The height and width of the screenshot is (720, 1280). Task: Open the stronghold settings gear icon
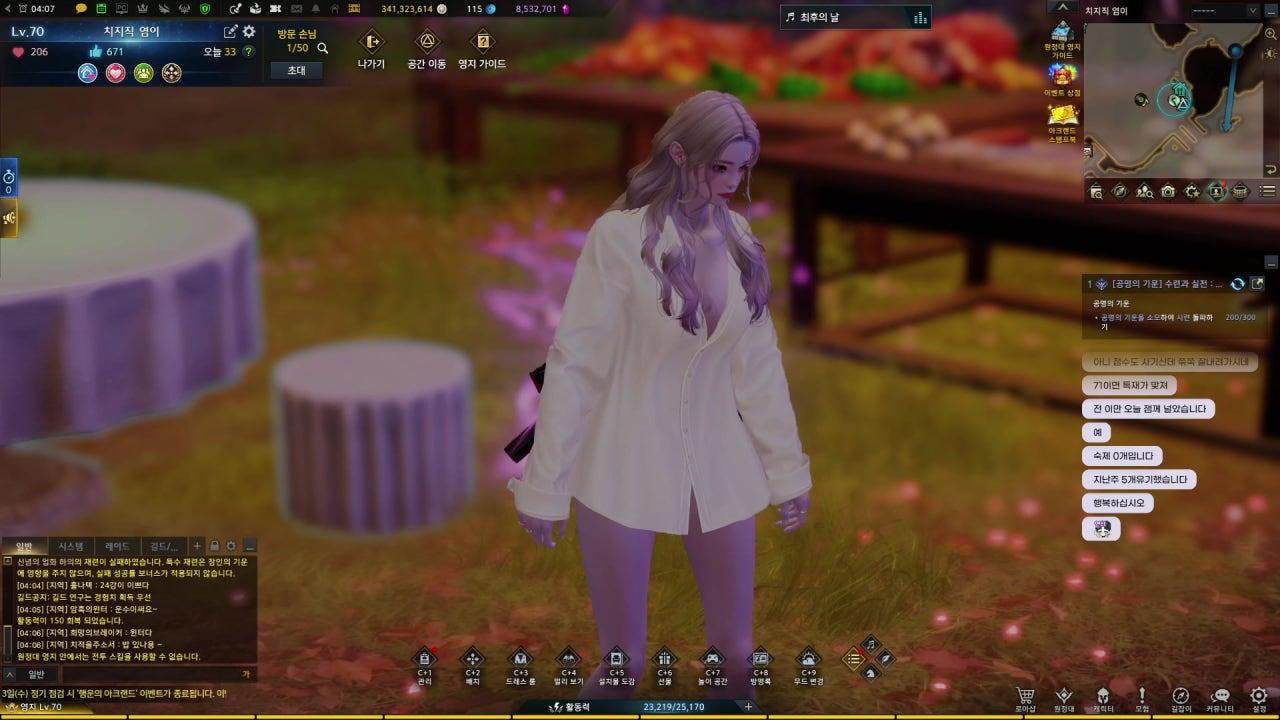249,32
